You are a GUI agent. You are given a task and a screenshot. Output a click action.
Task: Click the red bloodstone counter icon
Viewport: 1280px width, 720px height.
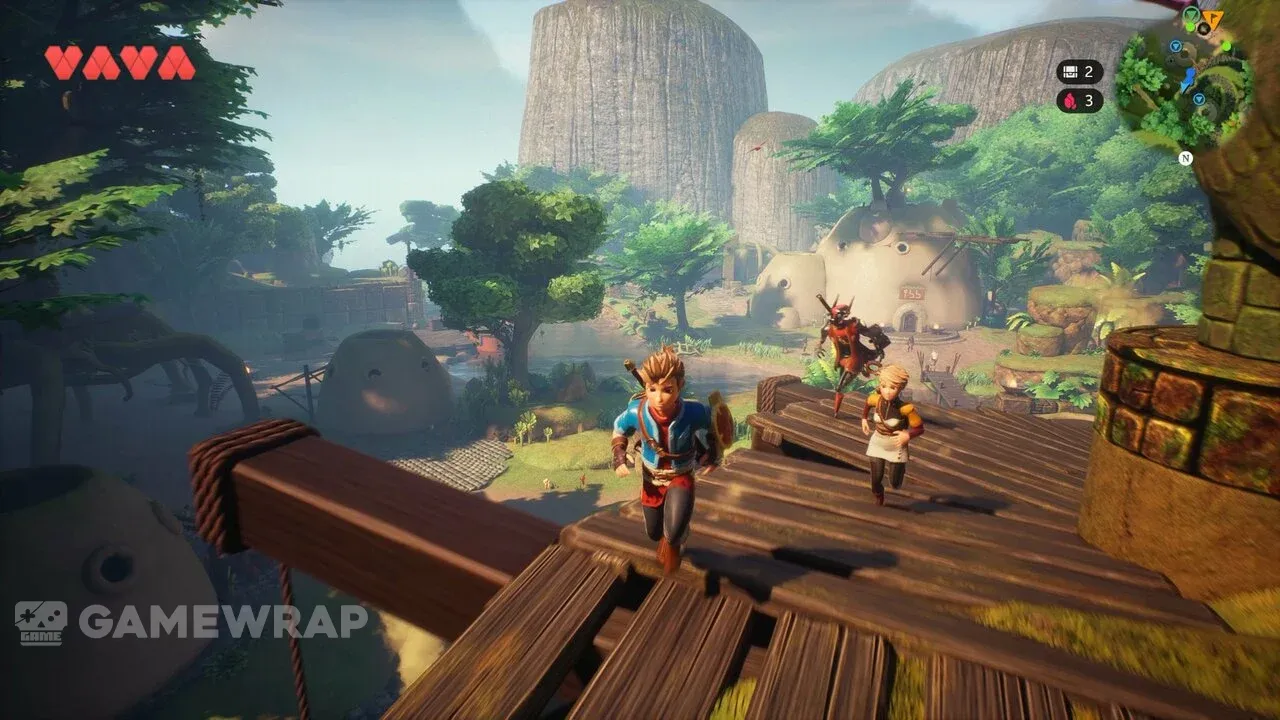1070,100
